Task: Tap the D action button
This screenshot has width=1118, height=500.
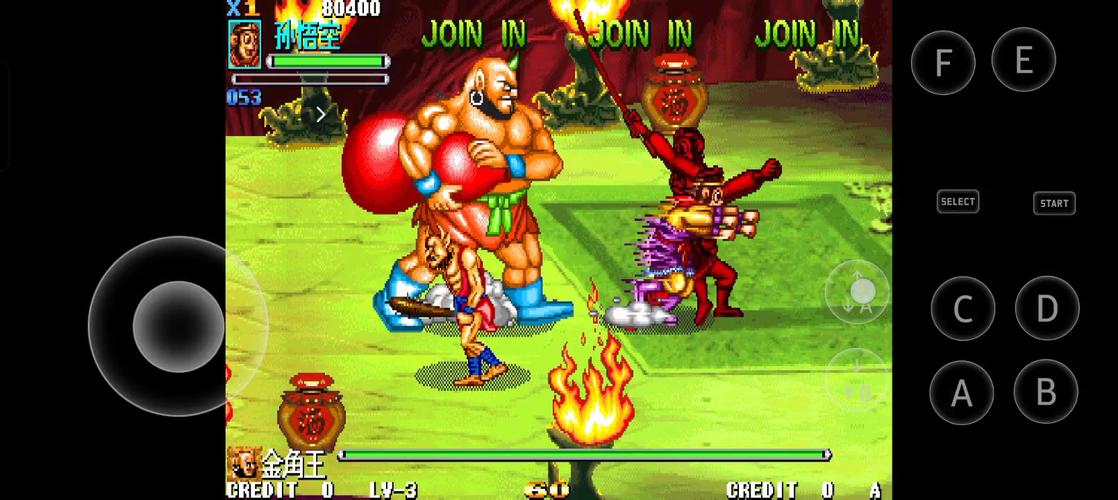Action: pos(1046,309)
